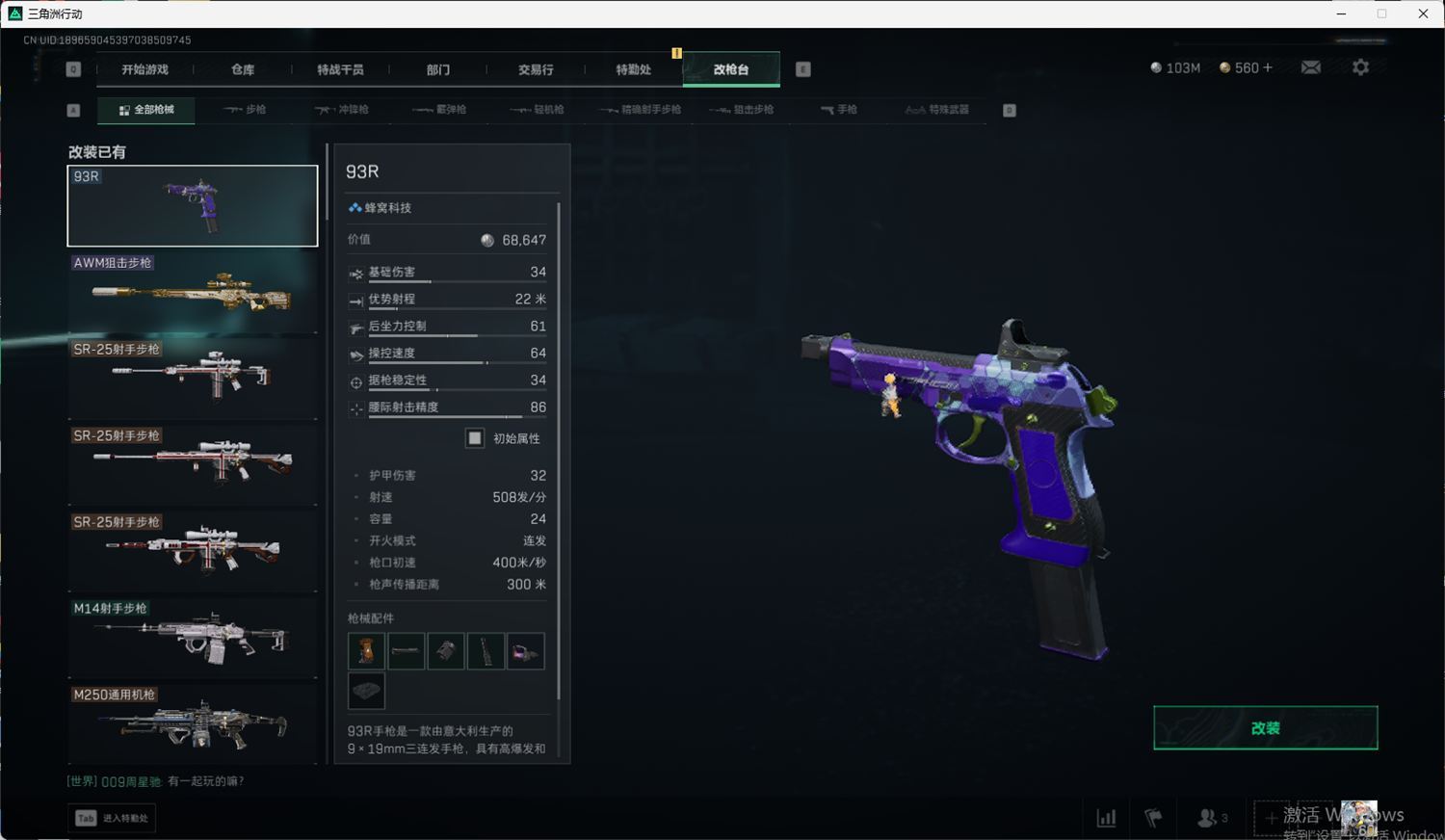Minimize the game window
This screenshot has height=840, width=1445.
coord(1341,13)
